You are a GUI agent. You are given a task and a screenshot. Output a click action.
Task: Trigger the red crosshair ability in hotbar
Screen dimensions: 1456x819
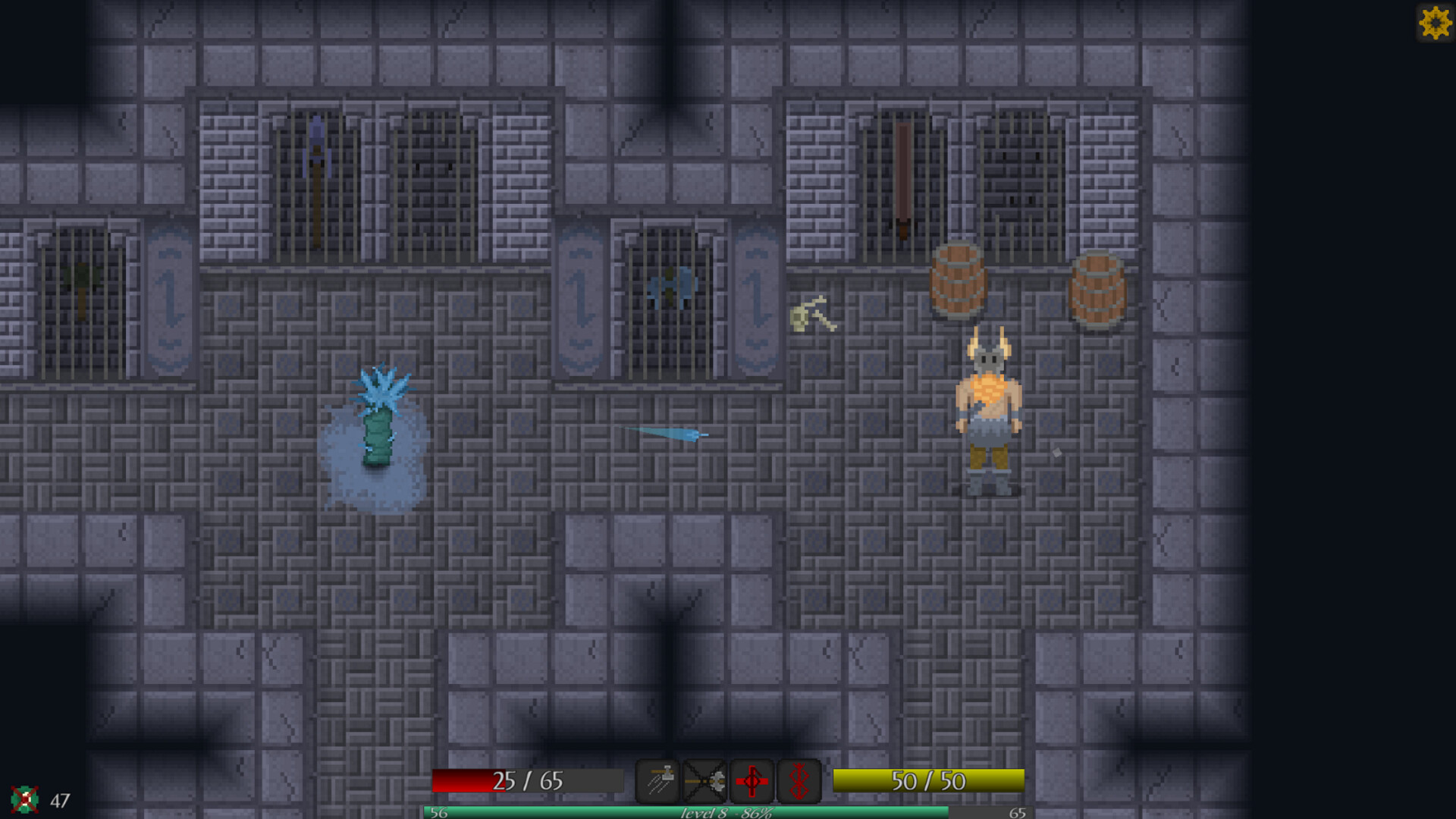pos(752,780)
